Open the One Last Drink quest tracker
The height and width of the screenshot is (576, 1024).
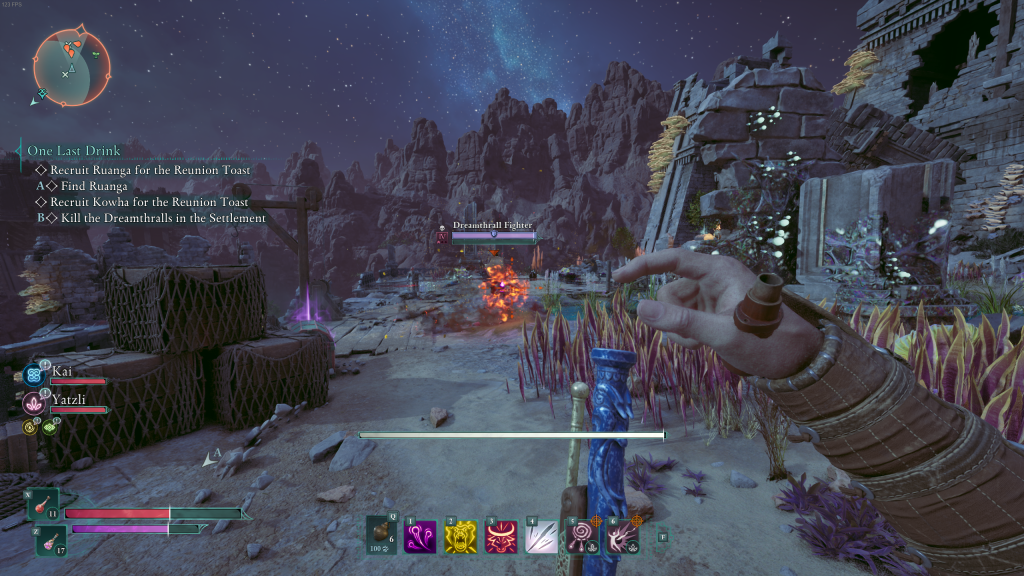73,151
